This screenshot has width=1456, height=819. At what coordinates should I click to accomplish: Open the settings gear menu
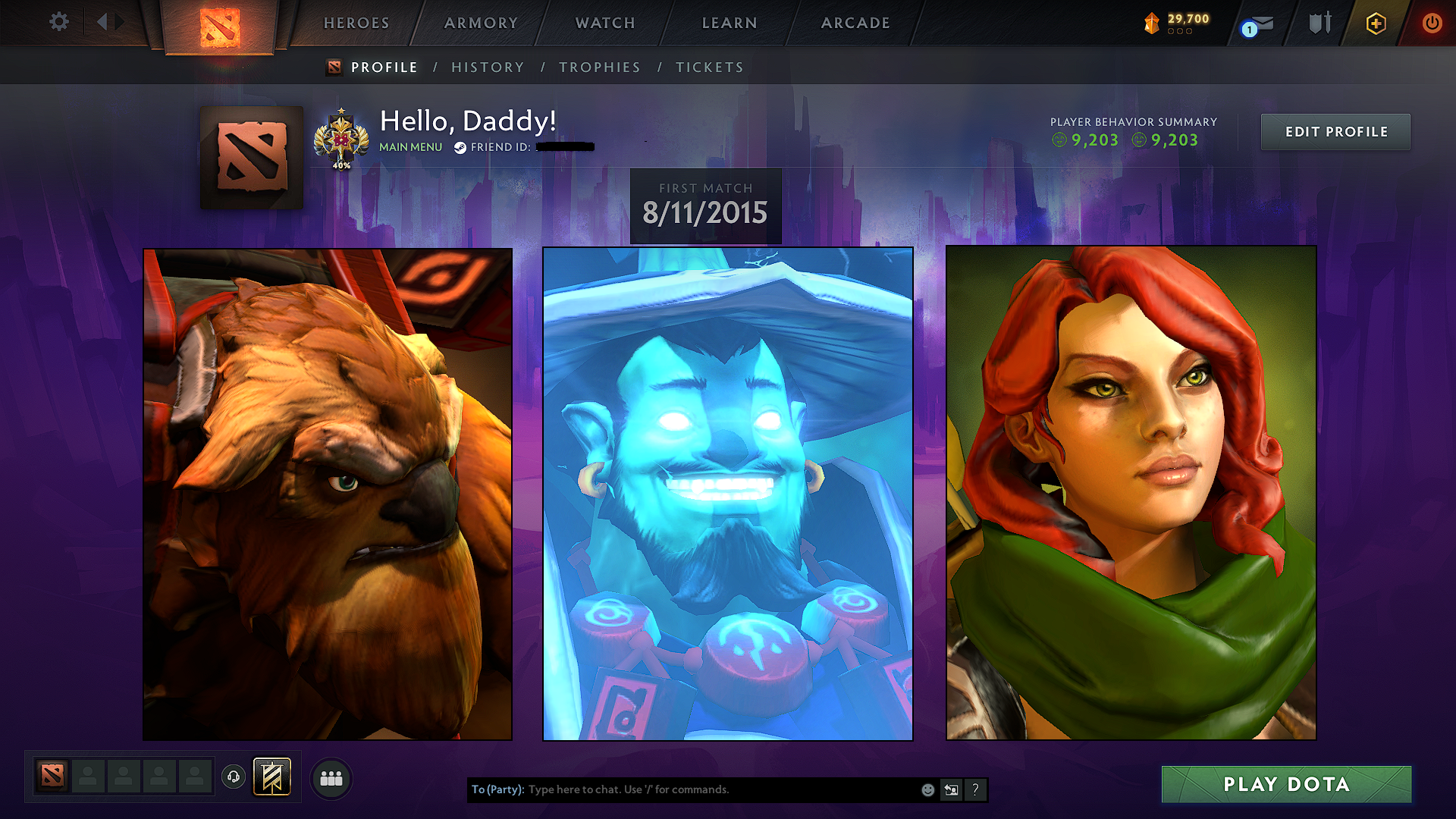[x=58, y=22]
